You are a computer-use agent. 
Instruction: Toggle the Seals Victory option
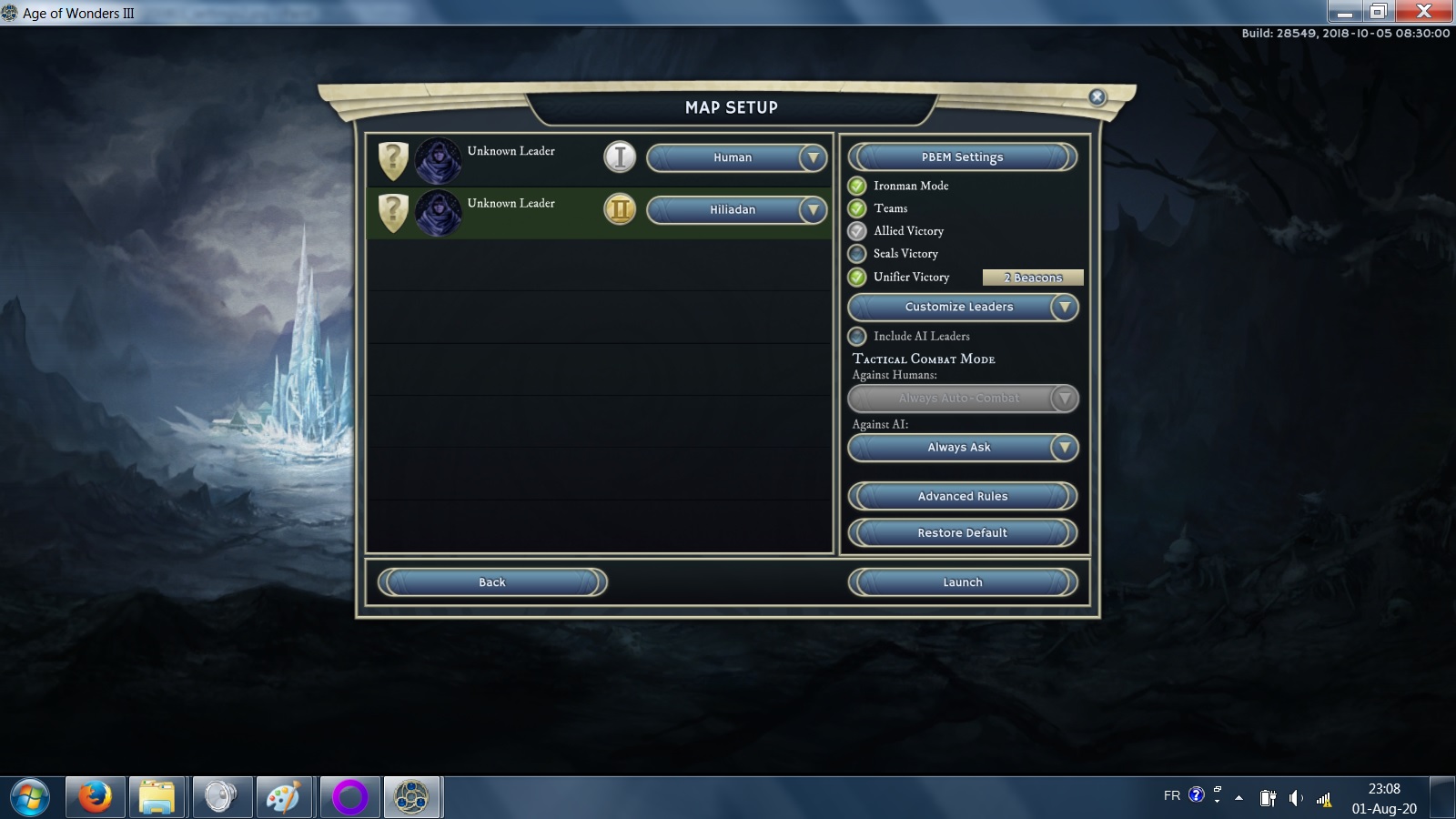pos(857,254)
